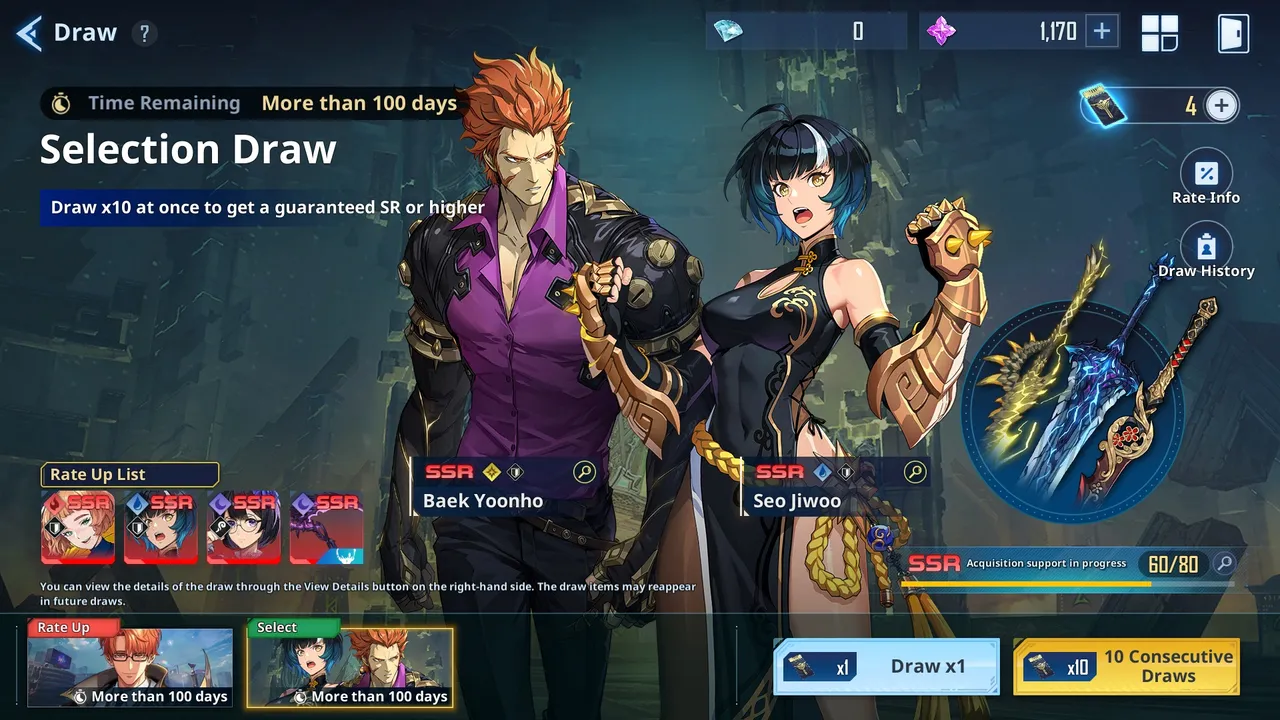Viewport: 1280px width, 720px height.
Task: Open the Draw History log
Action: [x=1207, y=244]
